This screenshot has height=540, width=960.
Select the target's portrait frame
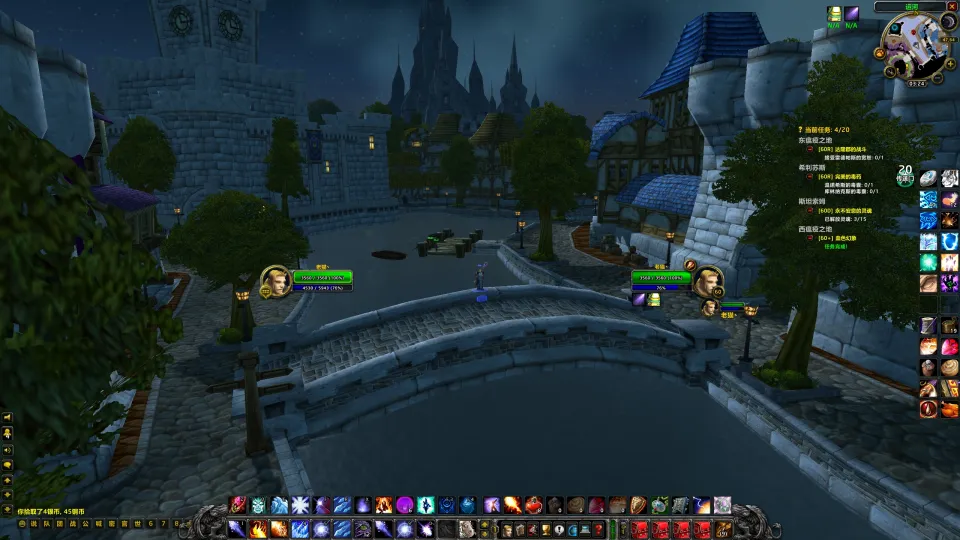click(x=708, y=282)
